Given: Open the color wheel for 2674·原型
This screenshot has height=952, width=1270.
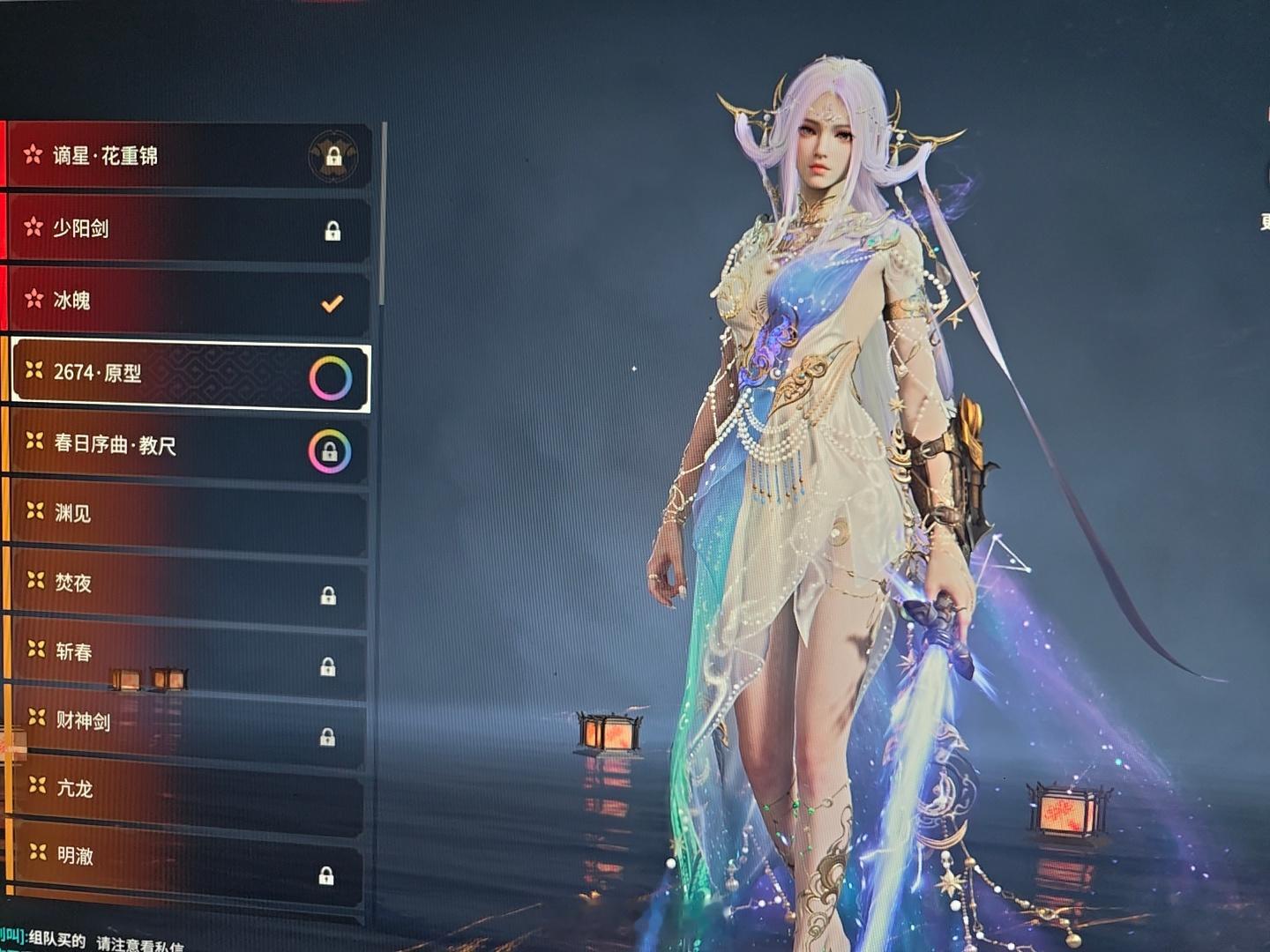Looking at the screenshot, I should 331,378.
